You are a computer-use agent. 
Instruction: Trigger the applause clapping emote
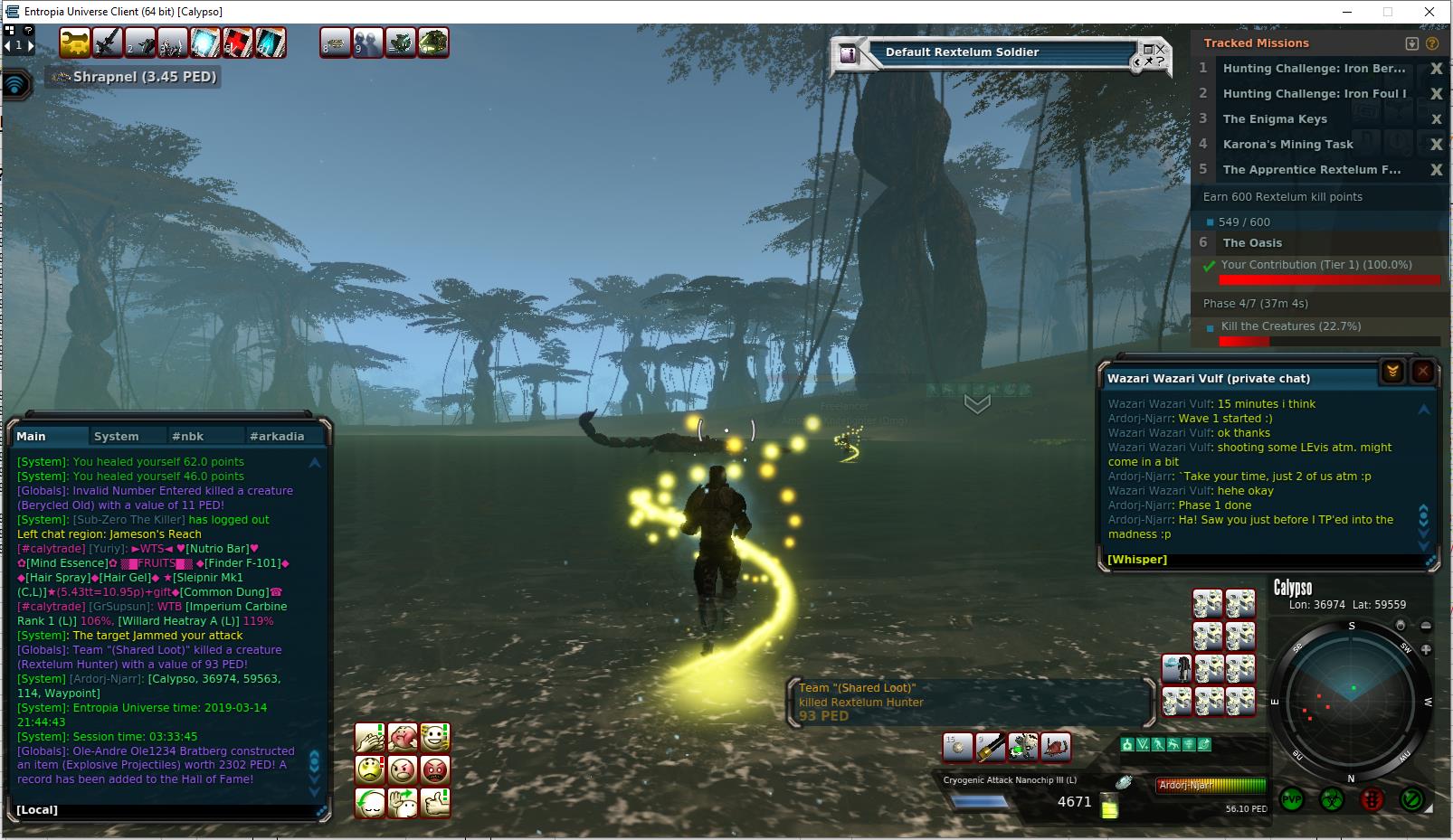369,738
